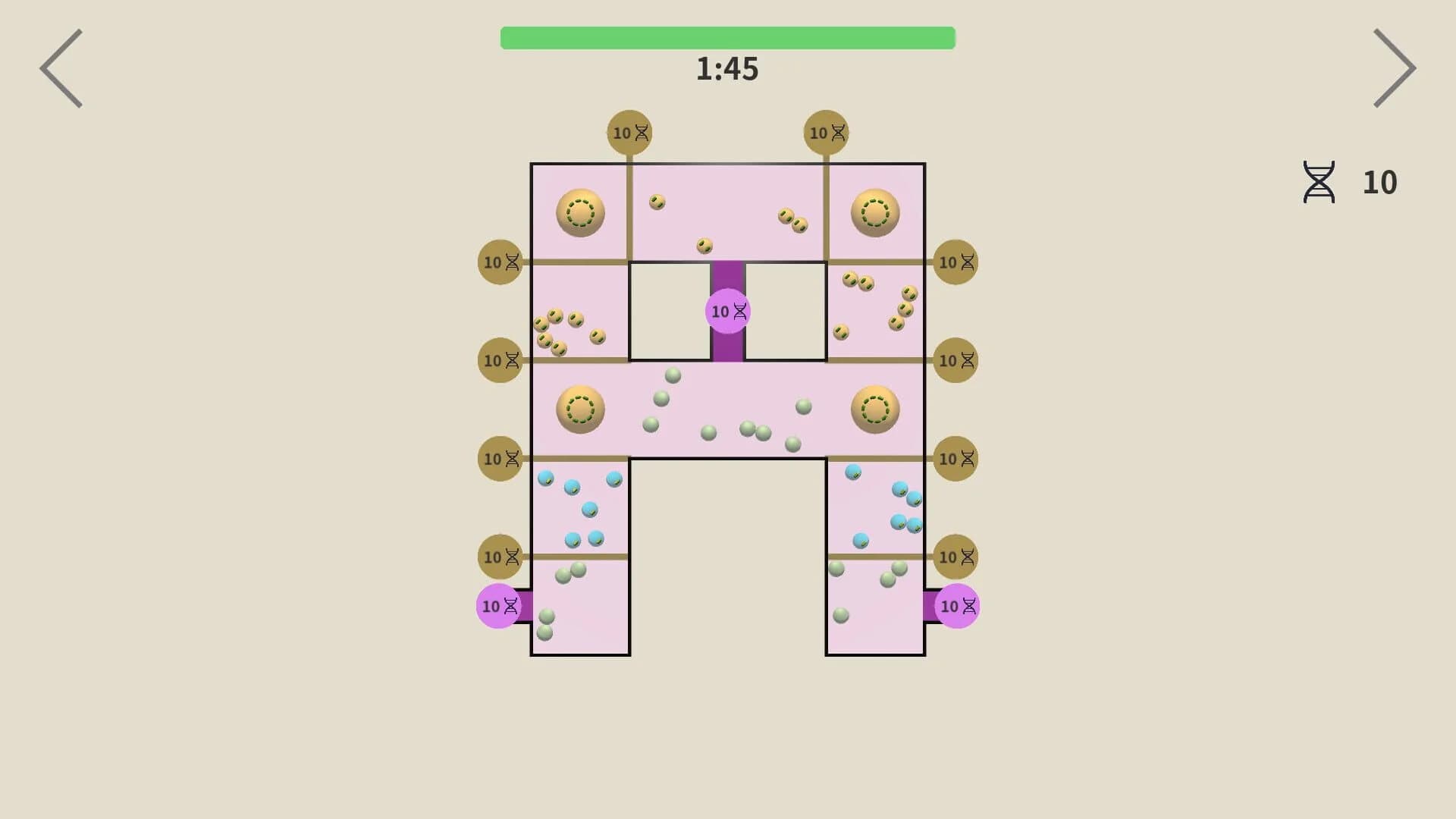
Task: Click the right navigation arrow
Action: coord(1394,68)
